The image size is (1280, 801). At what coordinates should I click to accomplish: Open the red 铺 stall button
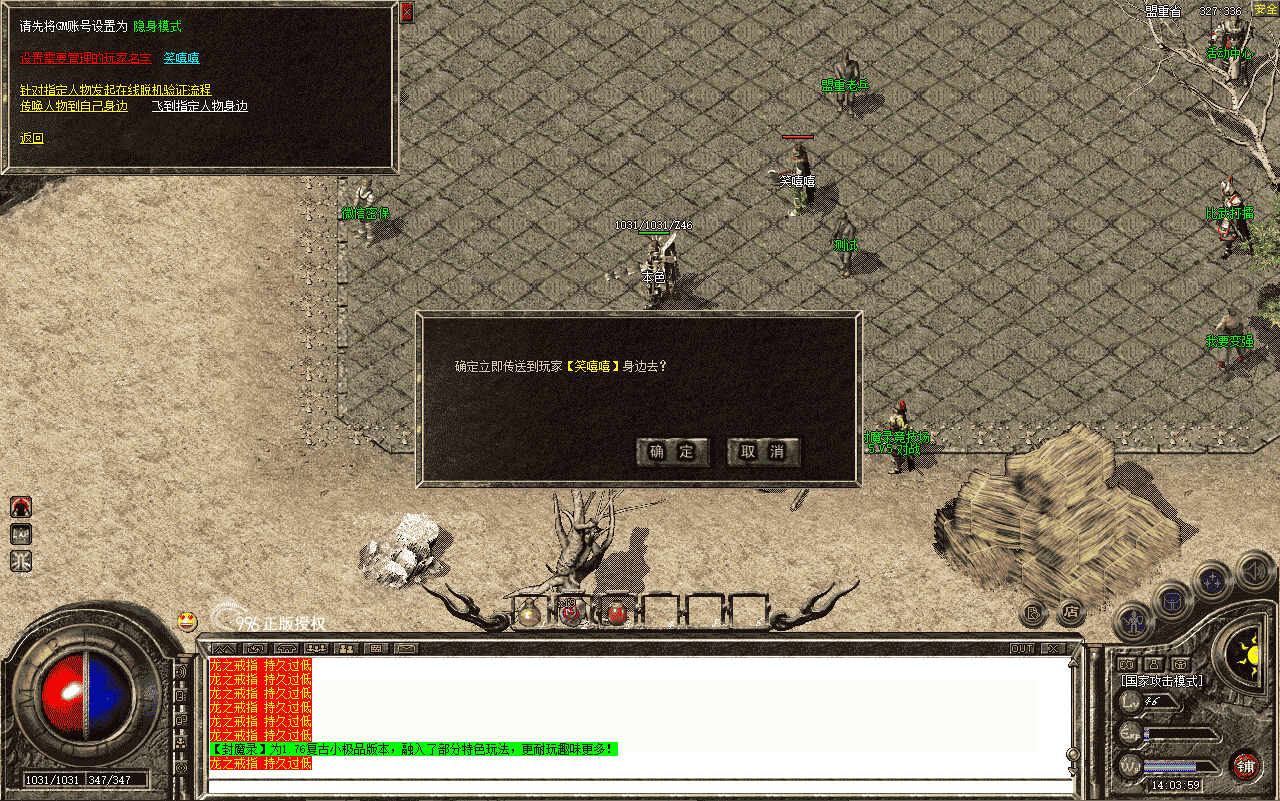pos(1245,766)
